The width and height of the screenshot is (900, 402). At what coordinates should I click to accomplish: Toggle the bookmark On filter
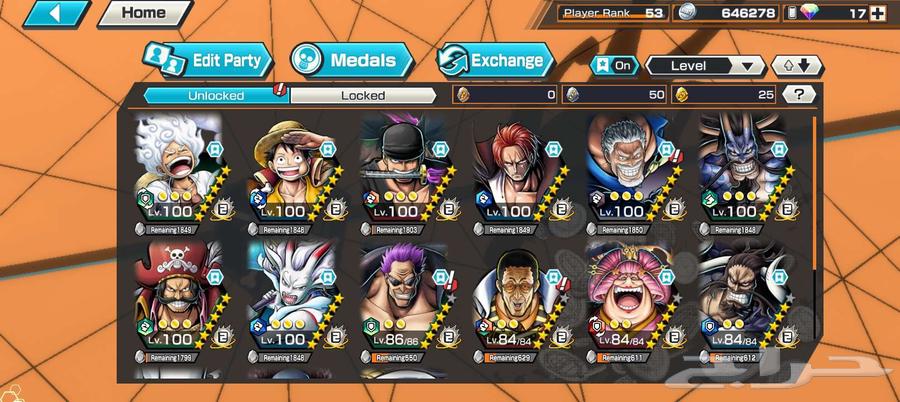click(615, 66)
